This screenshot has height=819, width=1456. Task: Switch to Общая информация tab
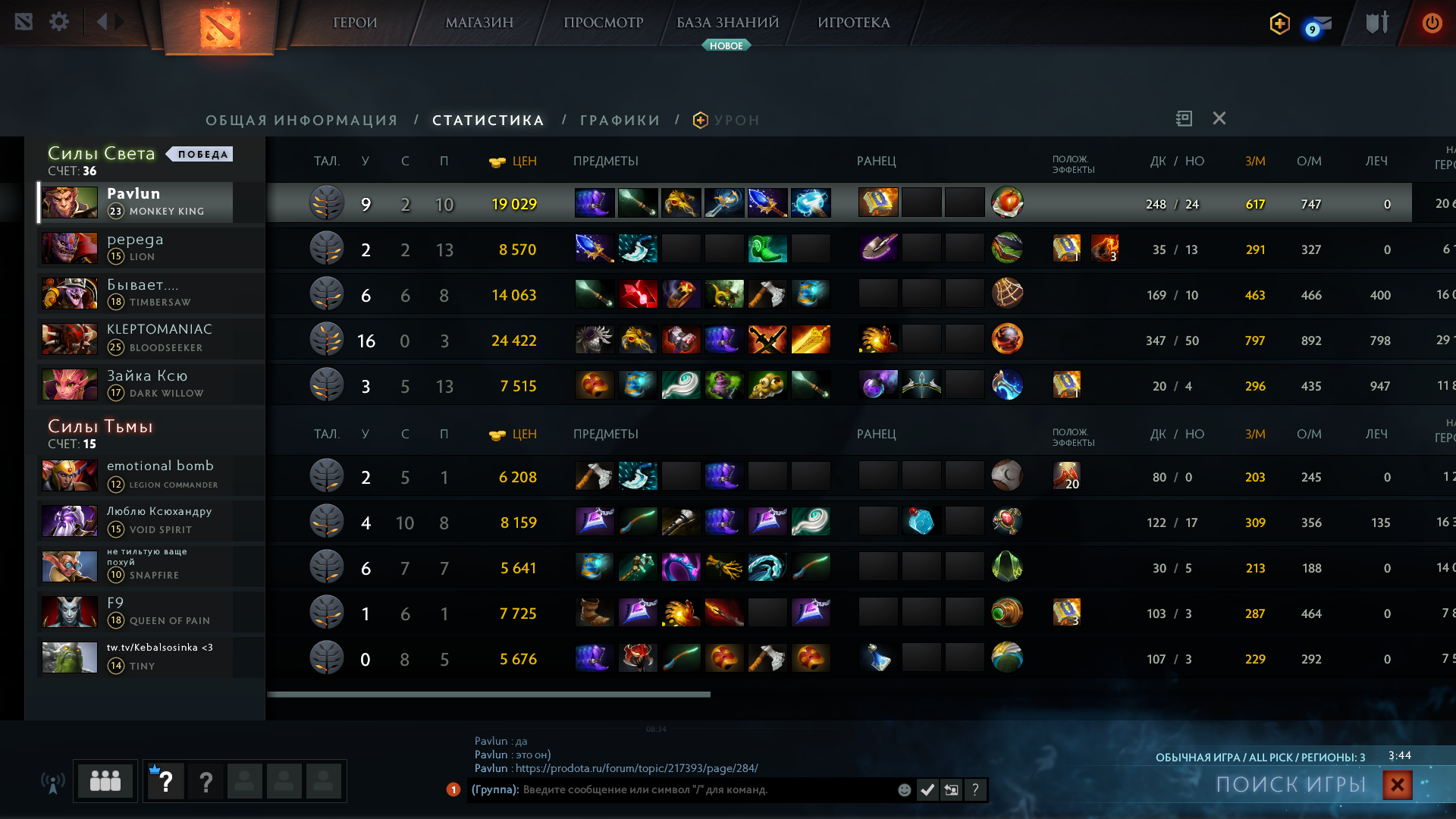click(x=302, y=121)
